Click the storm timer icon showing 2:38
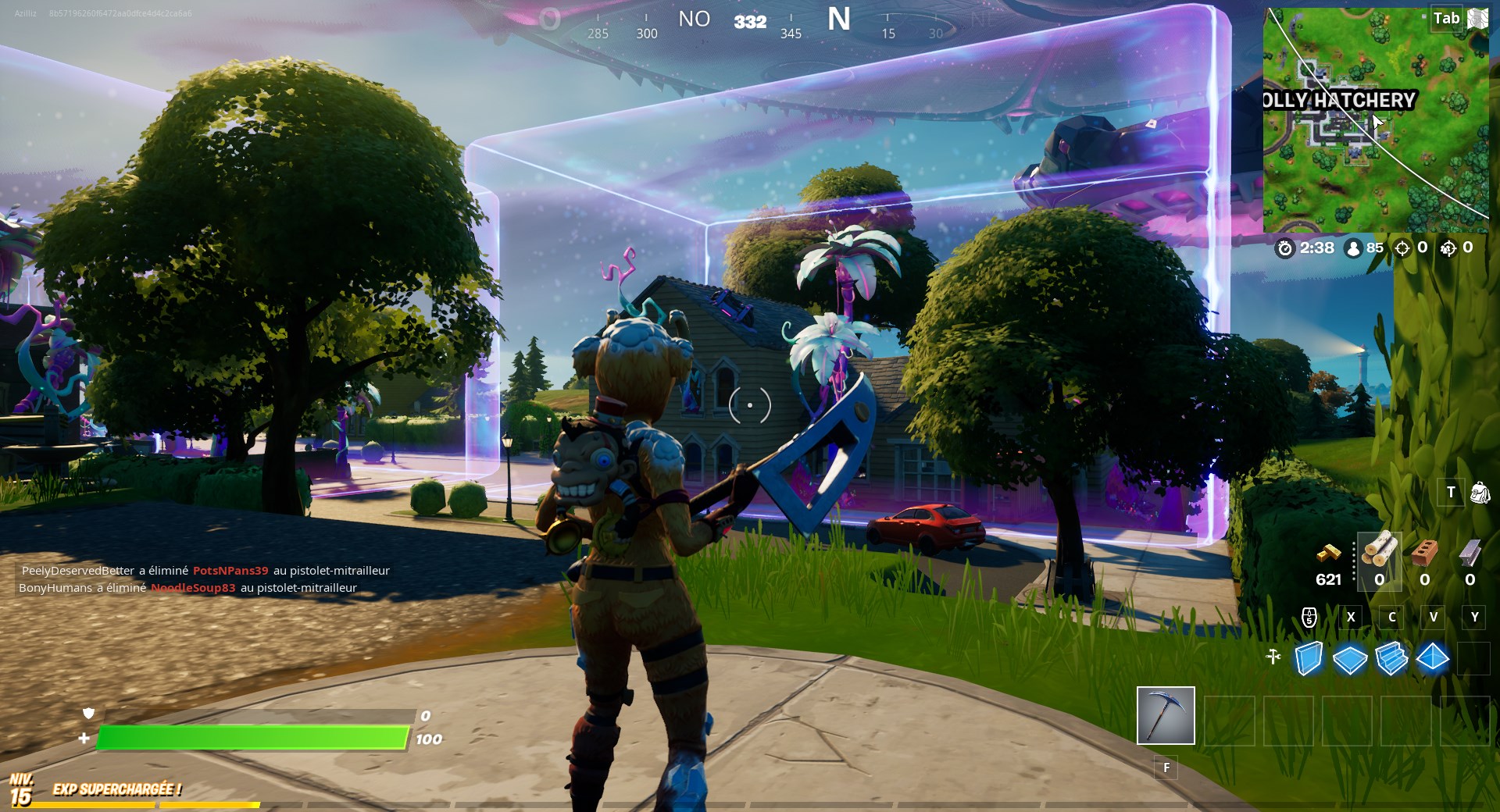The width and height of the screenshot is (1500, 812). coord(1286,249)
